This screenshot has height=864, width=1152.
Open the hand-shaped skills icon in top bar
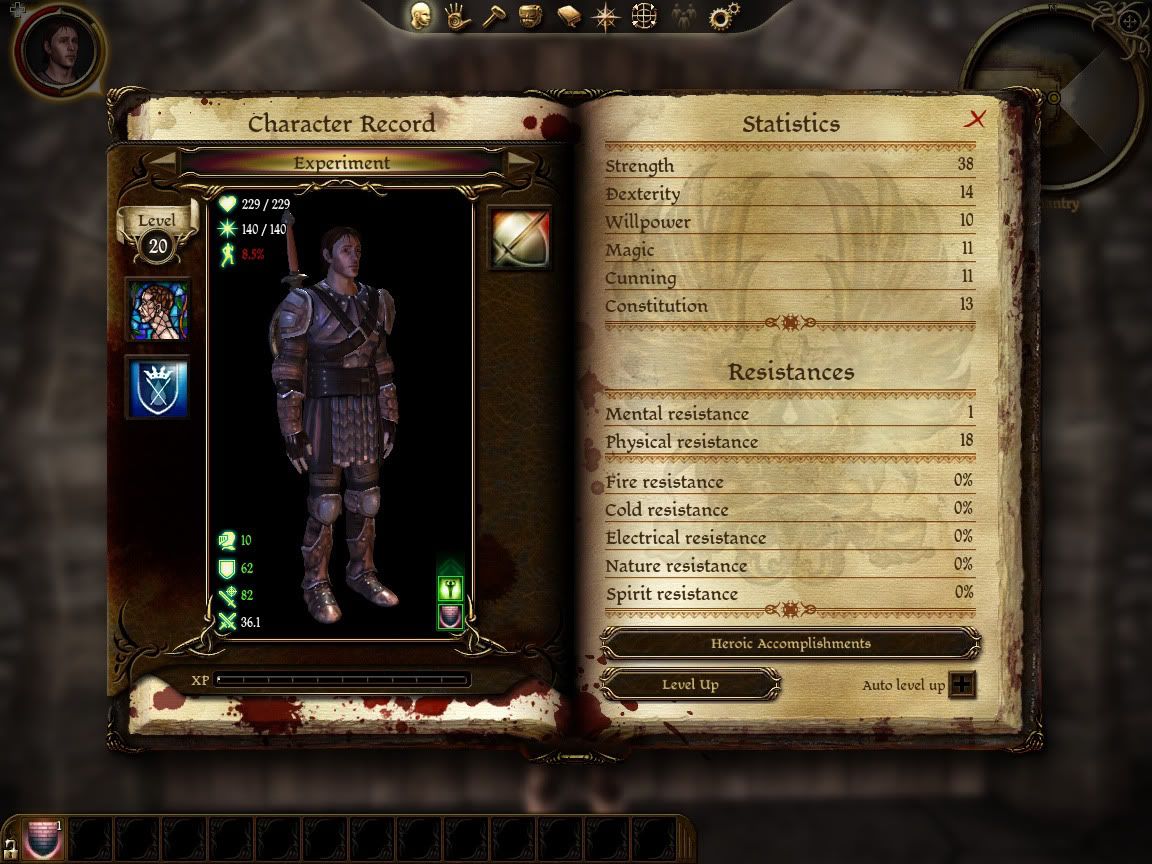[x=458, y=17]
